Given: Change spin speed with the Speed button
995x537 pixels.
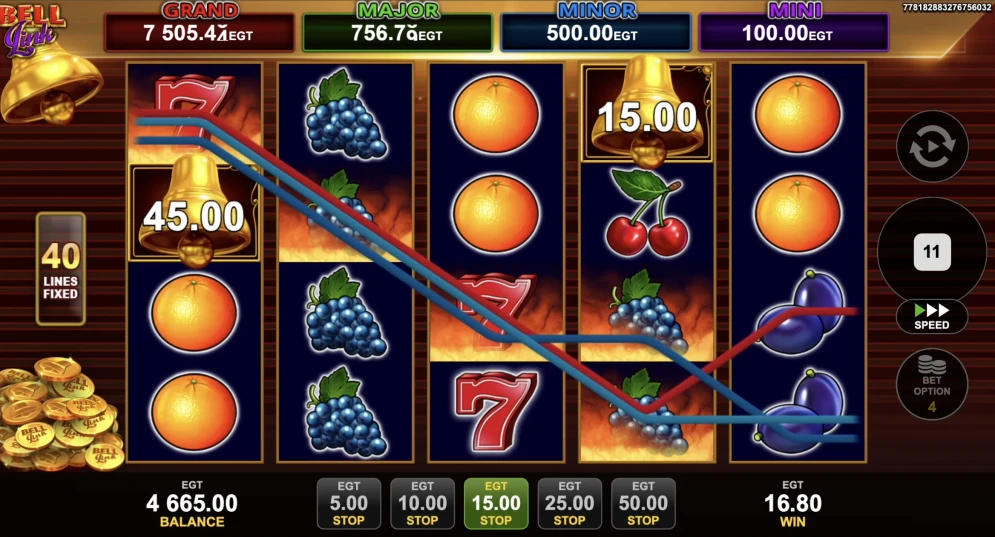Looking at the screenshot, I should point(932,317).
